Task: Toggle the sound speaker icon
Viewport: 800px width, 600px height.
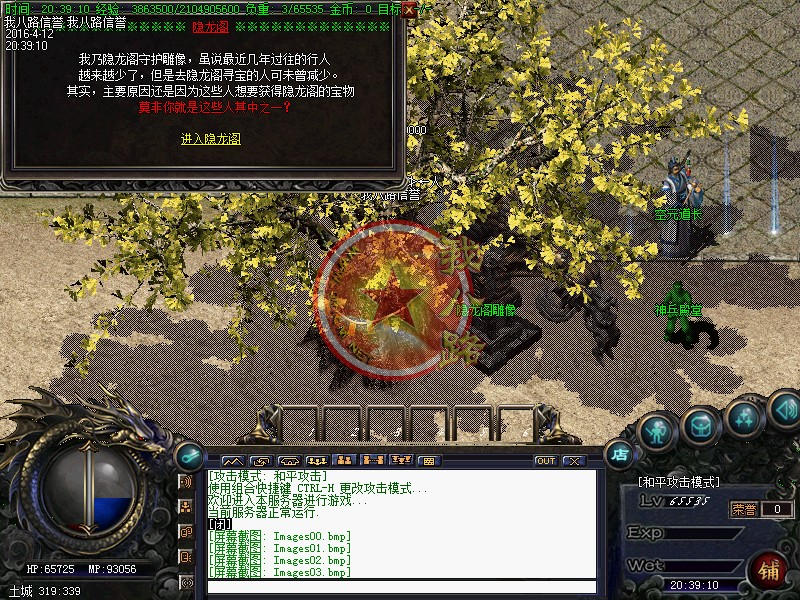Action: click(x=785, y=408)
